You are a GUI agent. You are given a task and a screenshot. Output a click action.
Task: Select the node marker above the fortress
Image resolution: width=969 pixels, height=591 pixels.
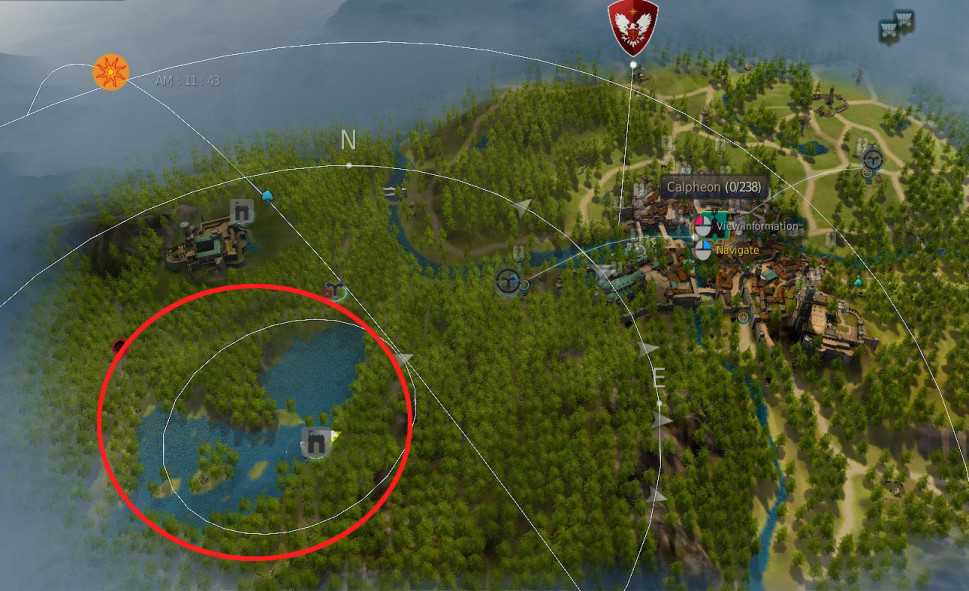coord(241,210)
